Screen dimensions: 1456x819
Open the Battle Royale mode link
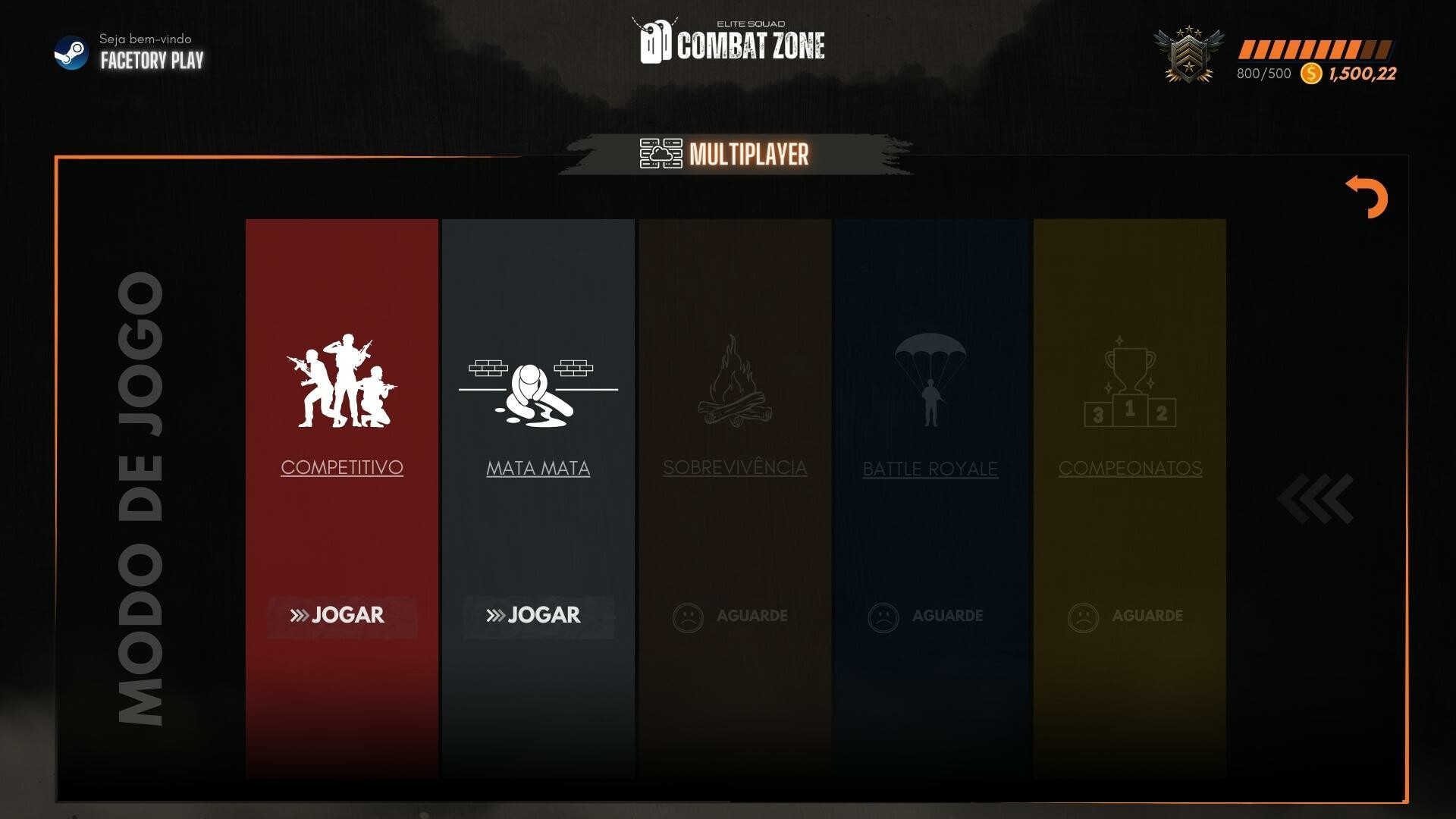pos(930,469)
